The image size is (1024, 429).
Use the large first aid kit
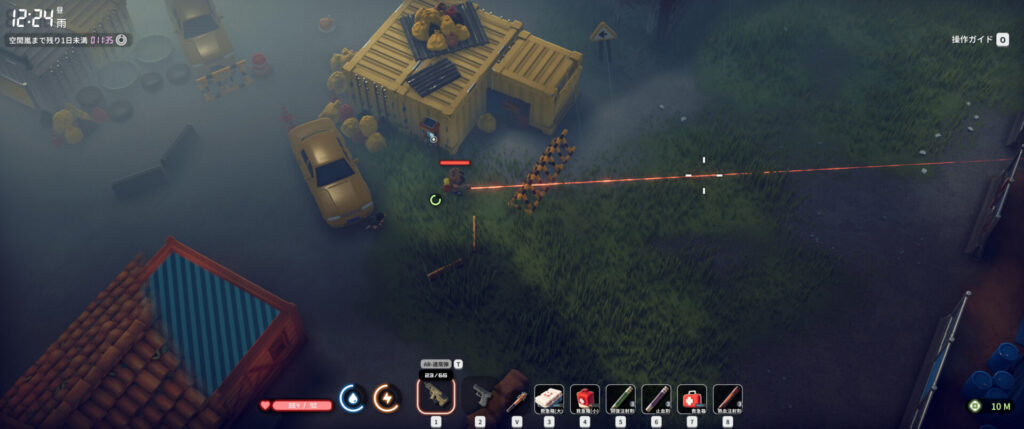(548, 399)
